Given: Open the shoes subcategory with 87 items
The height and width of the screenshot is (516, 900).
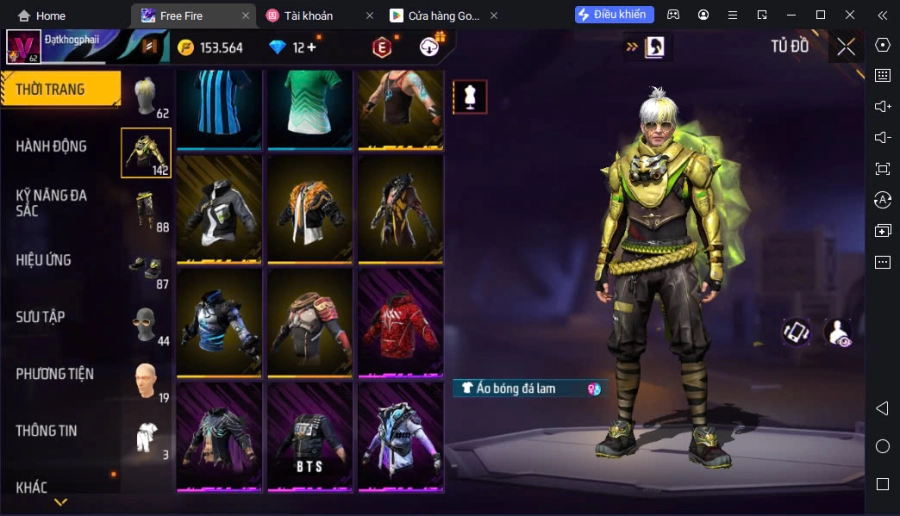Looking at the screenshot, I should [147, 267].
